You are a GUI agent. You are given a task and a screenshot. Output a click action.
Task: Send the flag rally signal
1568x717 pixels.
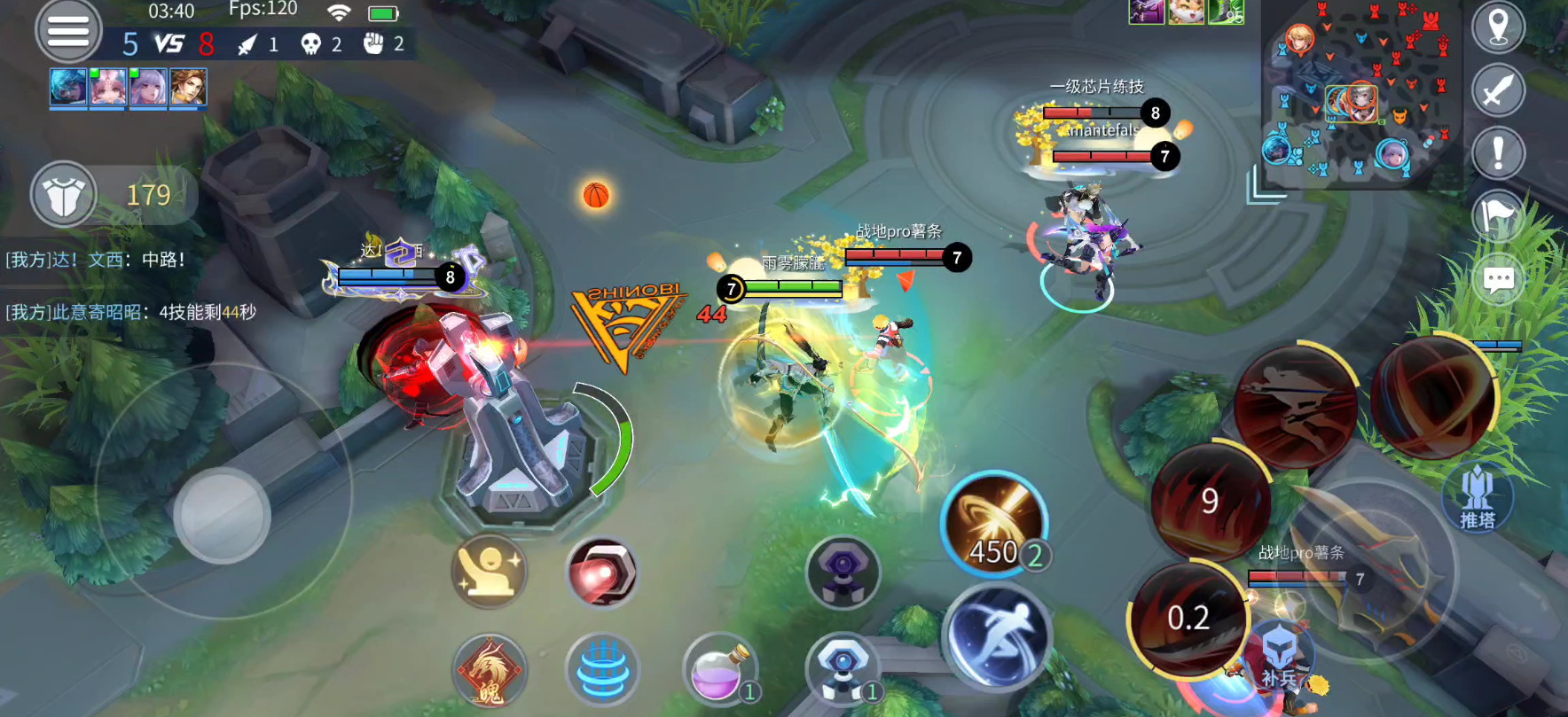[x=1498, y=217]
